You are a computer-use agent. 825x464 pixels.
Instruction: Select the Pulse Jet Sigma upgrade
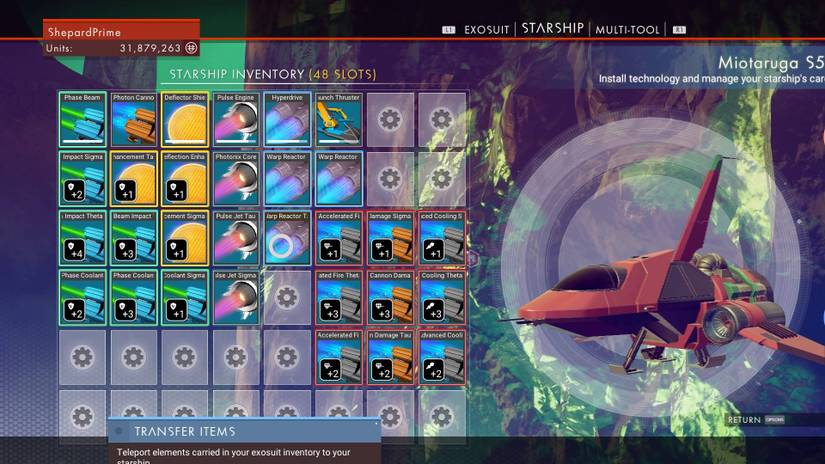click(x=237, y=297)
